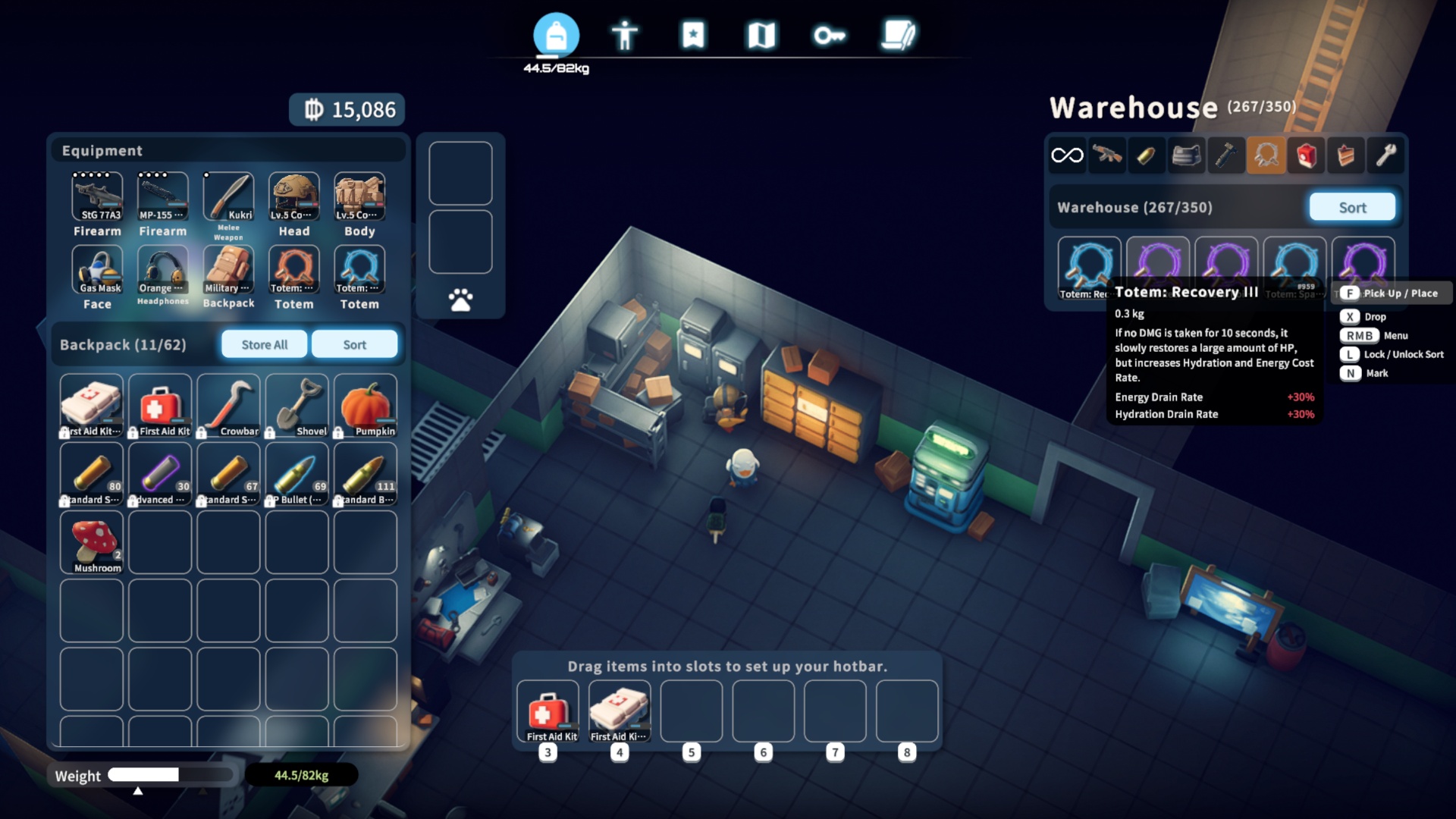Choose the Pumpkin item slot
Screen dimensions: 1456x819
[x=365, y=406]
